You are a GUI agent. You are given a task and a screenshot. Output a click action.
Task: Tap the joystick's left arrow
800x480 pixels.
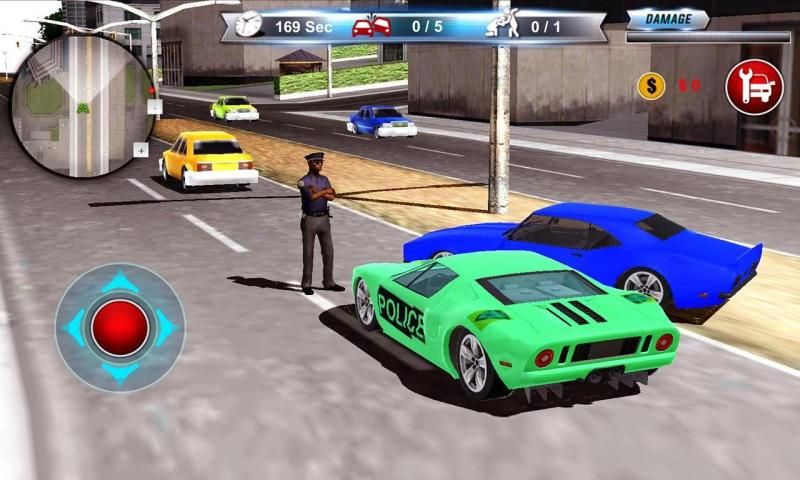click(x=74, y=328)
